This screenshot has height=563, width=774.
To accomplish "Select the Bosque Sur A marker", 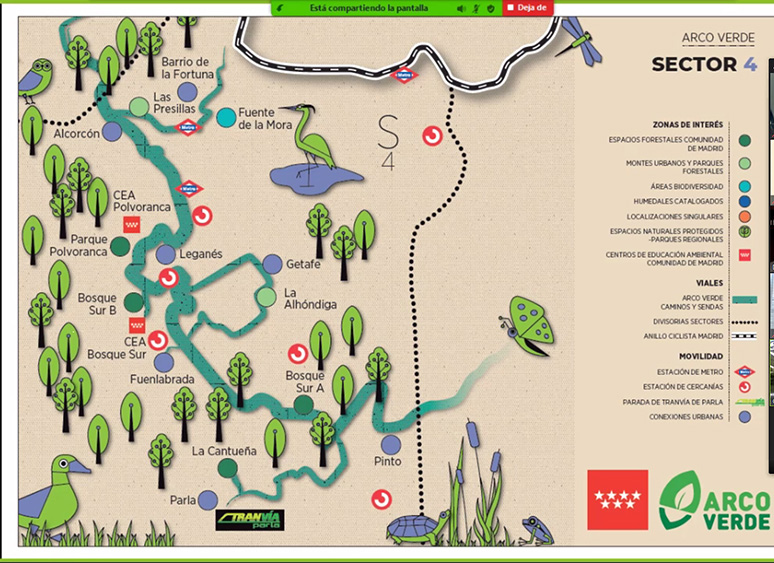I will 305,404.
